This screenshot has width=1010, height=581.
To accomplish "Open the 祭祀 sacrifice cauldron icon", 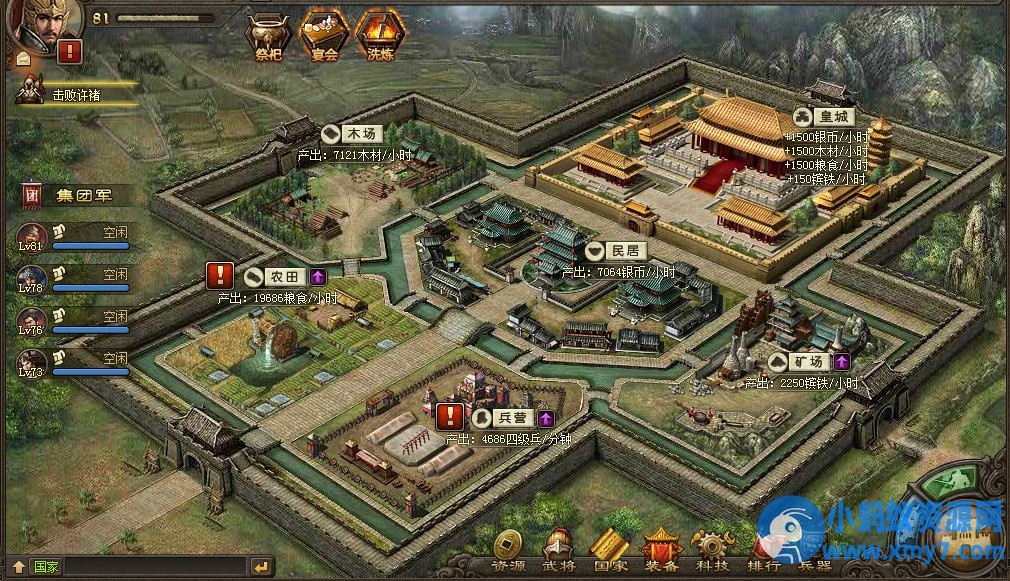I will 267,35.
